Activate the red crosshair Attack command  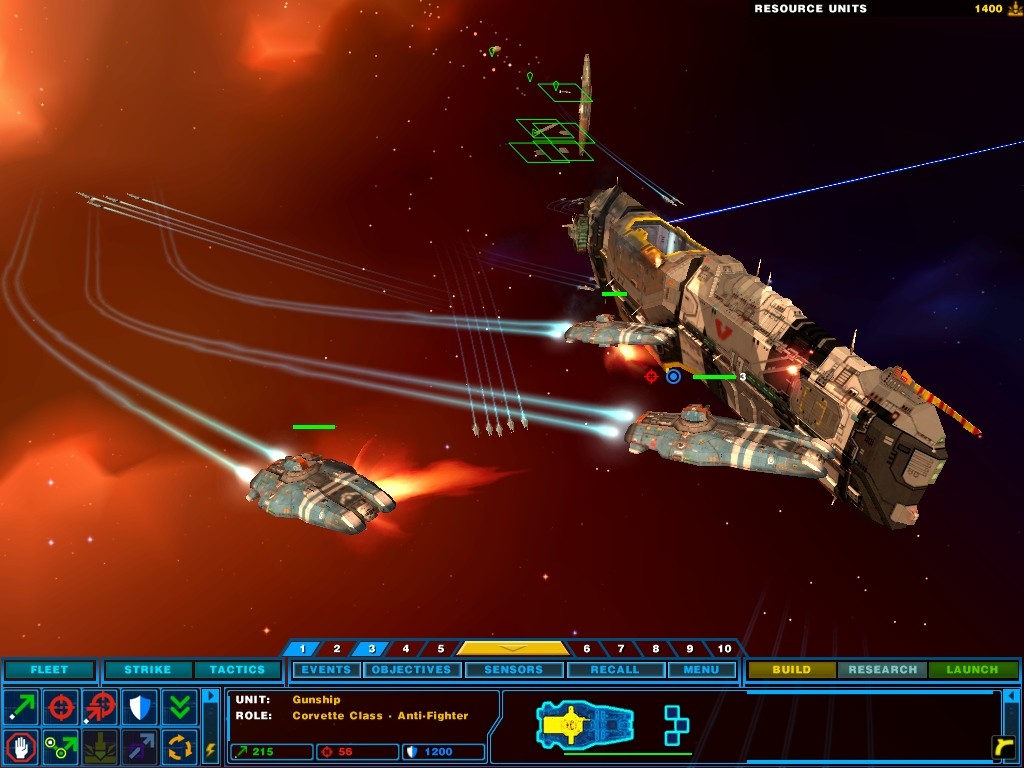[61, 707]
